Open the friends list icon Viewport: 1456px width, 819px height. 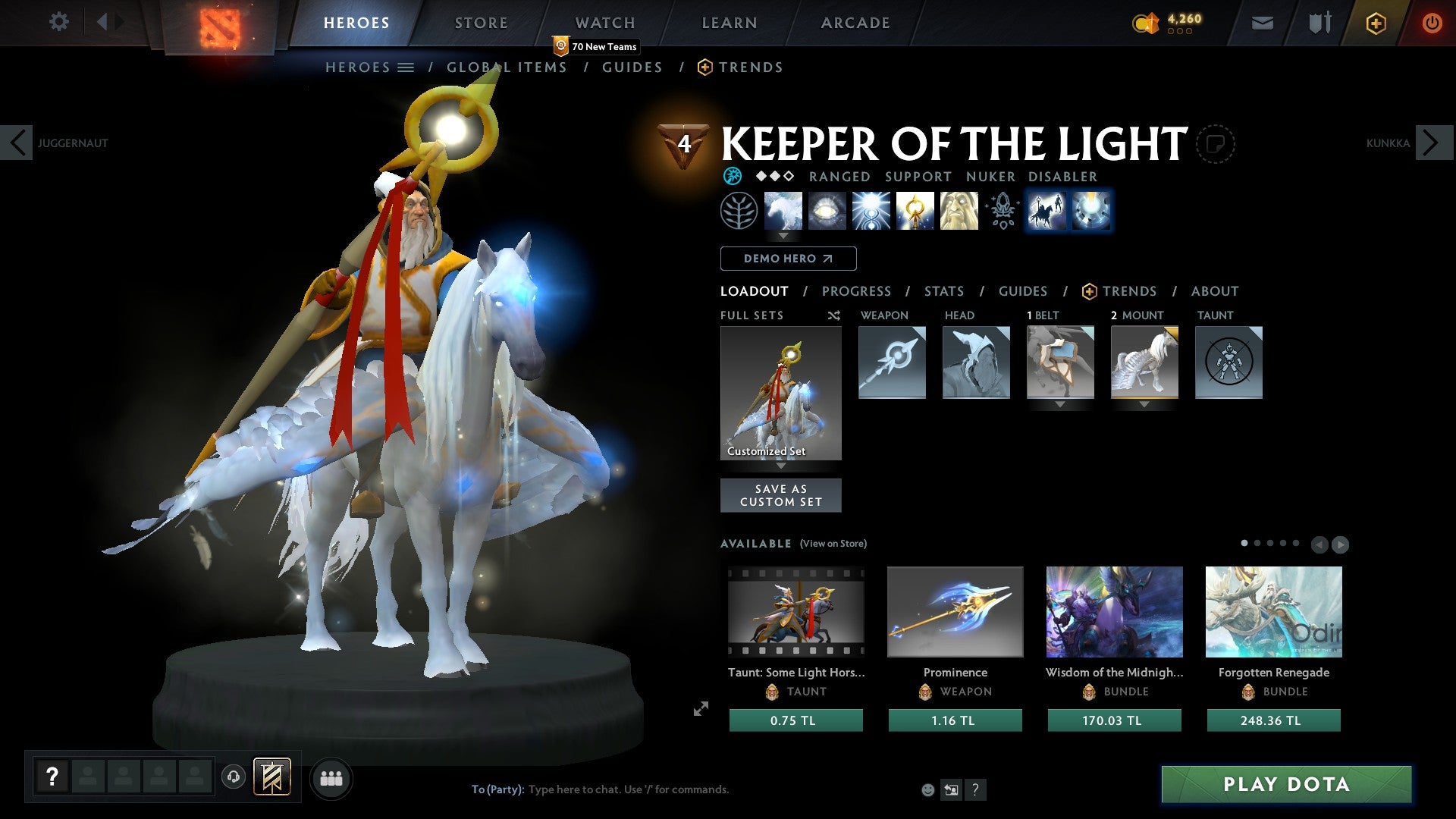pos(331,778)
